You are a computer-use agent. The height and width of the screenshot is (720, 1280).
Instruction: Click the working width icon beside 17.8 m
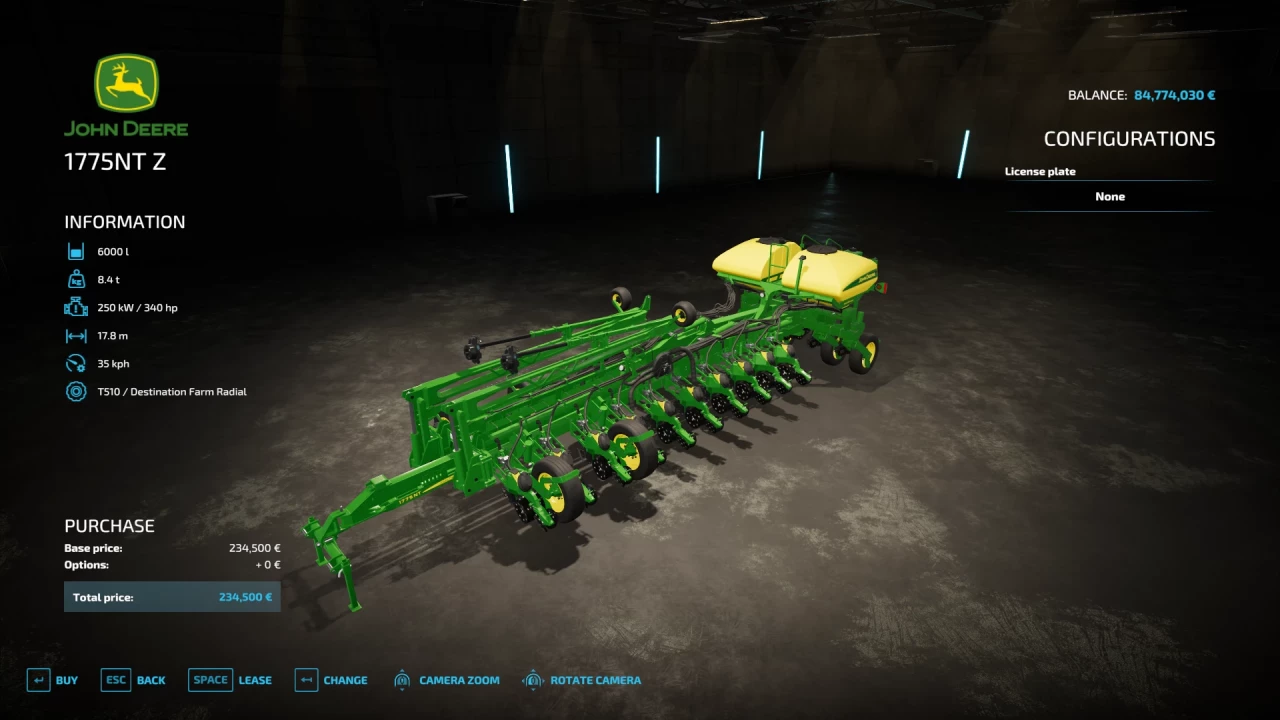(x=76, y=335)
